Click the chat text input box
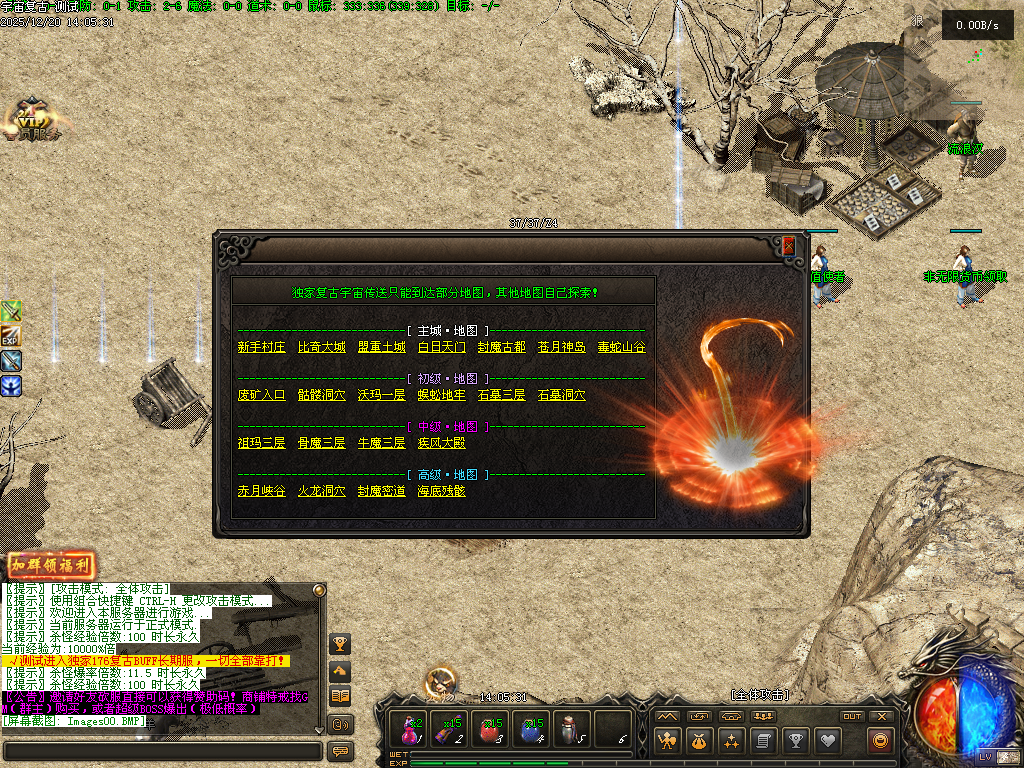1024x768 pixels. 162,751
